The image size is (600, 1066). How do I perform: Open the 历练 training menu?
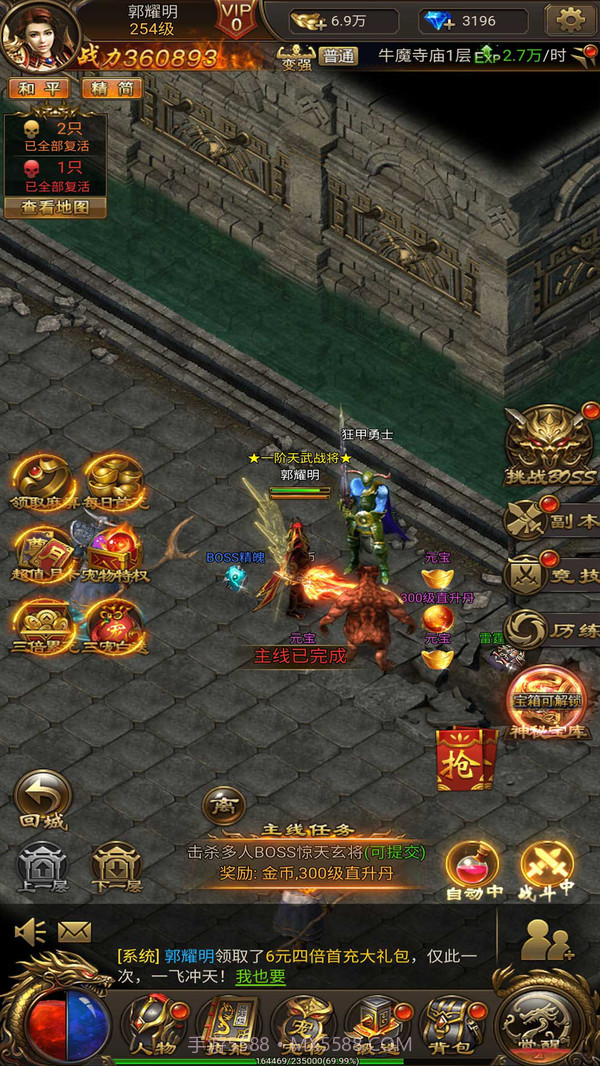[551, 630]
